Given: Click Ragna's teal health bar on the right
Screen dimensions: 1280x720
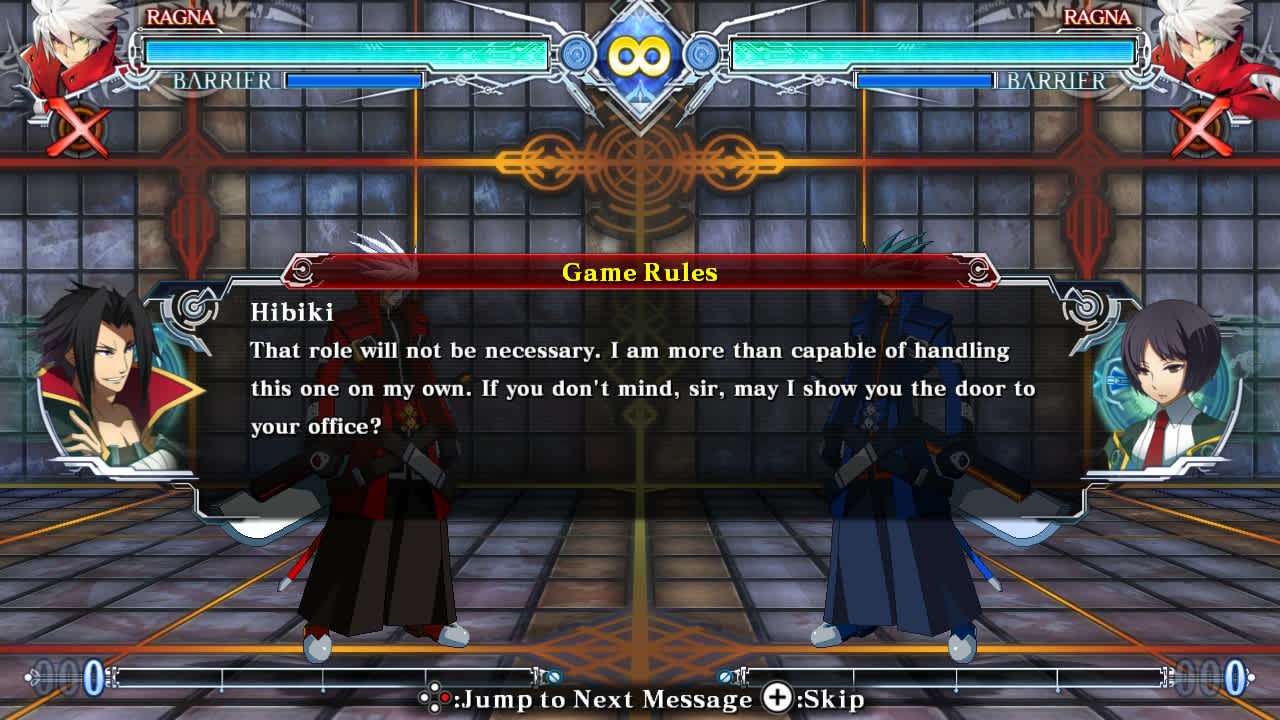Looking at the screenshot, I should click(x=930, y=50).
